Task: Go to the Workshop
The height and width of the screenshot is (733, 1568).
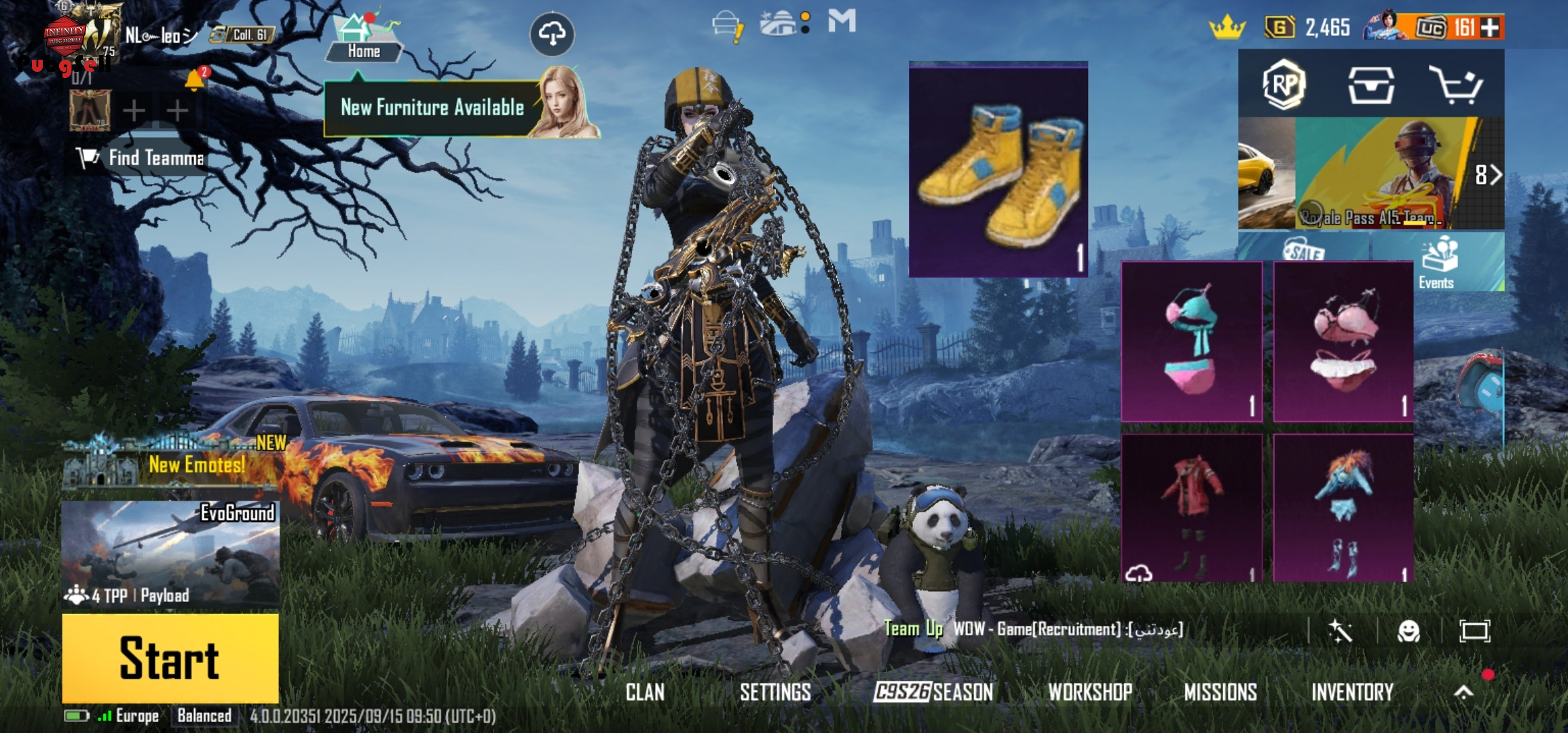Action: pos(1090,692)
